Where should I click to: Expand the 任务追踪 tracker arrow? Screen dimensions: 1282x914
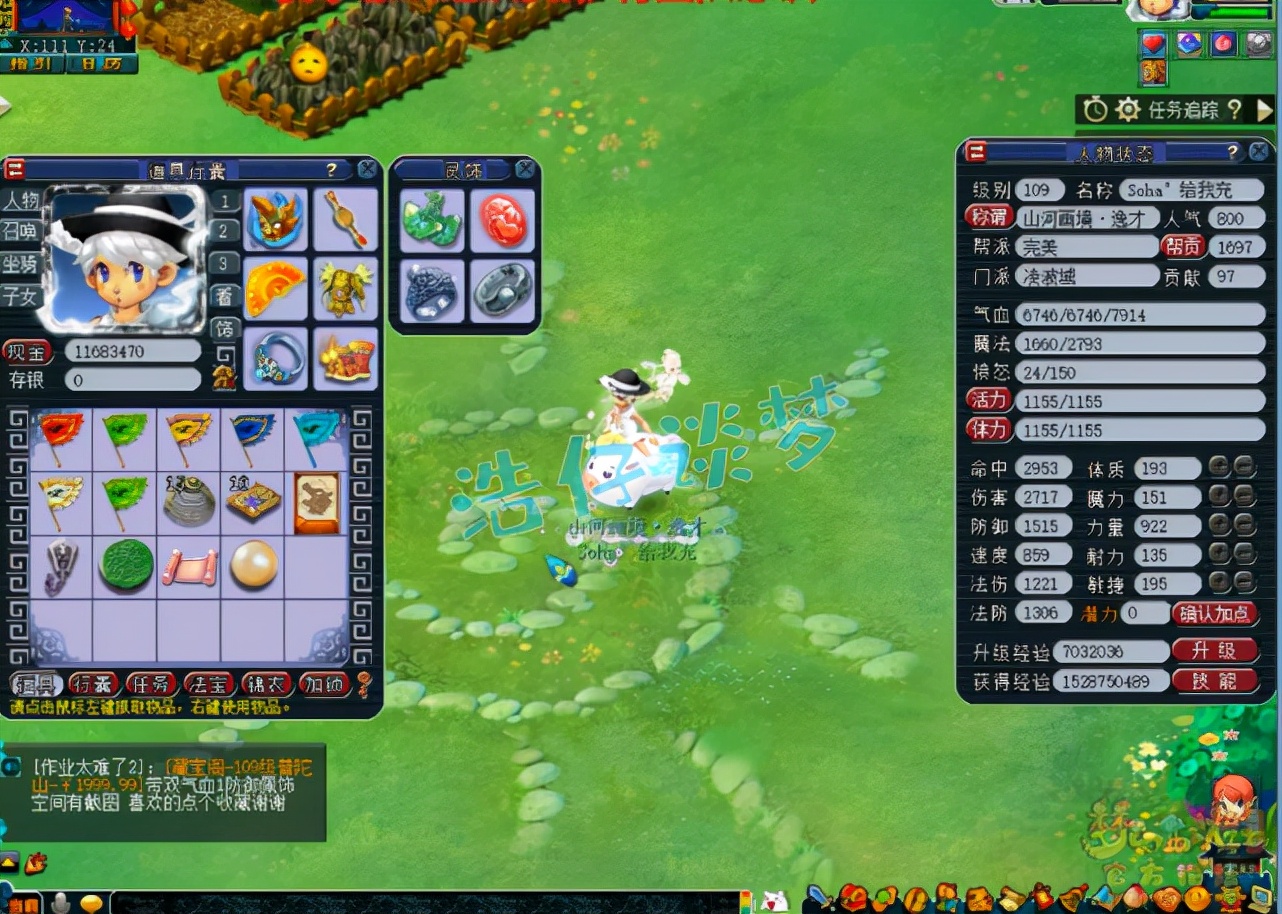click(x=1265, y=109)
